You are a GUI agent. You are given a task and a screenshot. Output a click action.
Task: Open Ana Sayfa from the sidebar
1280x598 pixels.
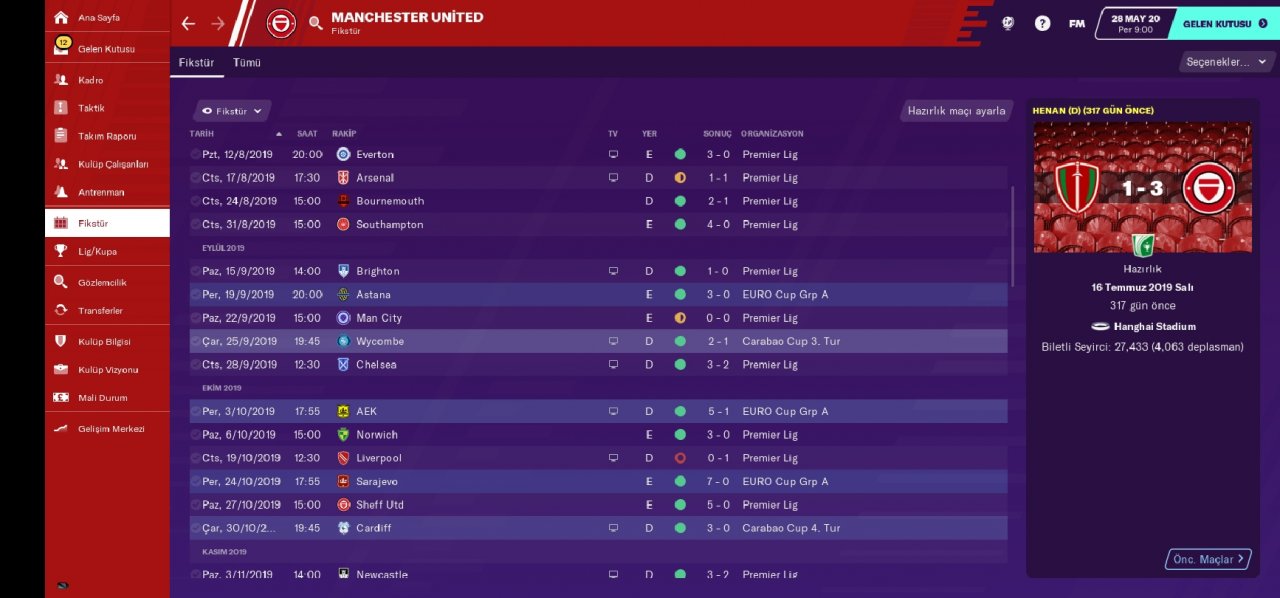pos(98,18)
